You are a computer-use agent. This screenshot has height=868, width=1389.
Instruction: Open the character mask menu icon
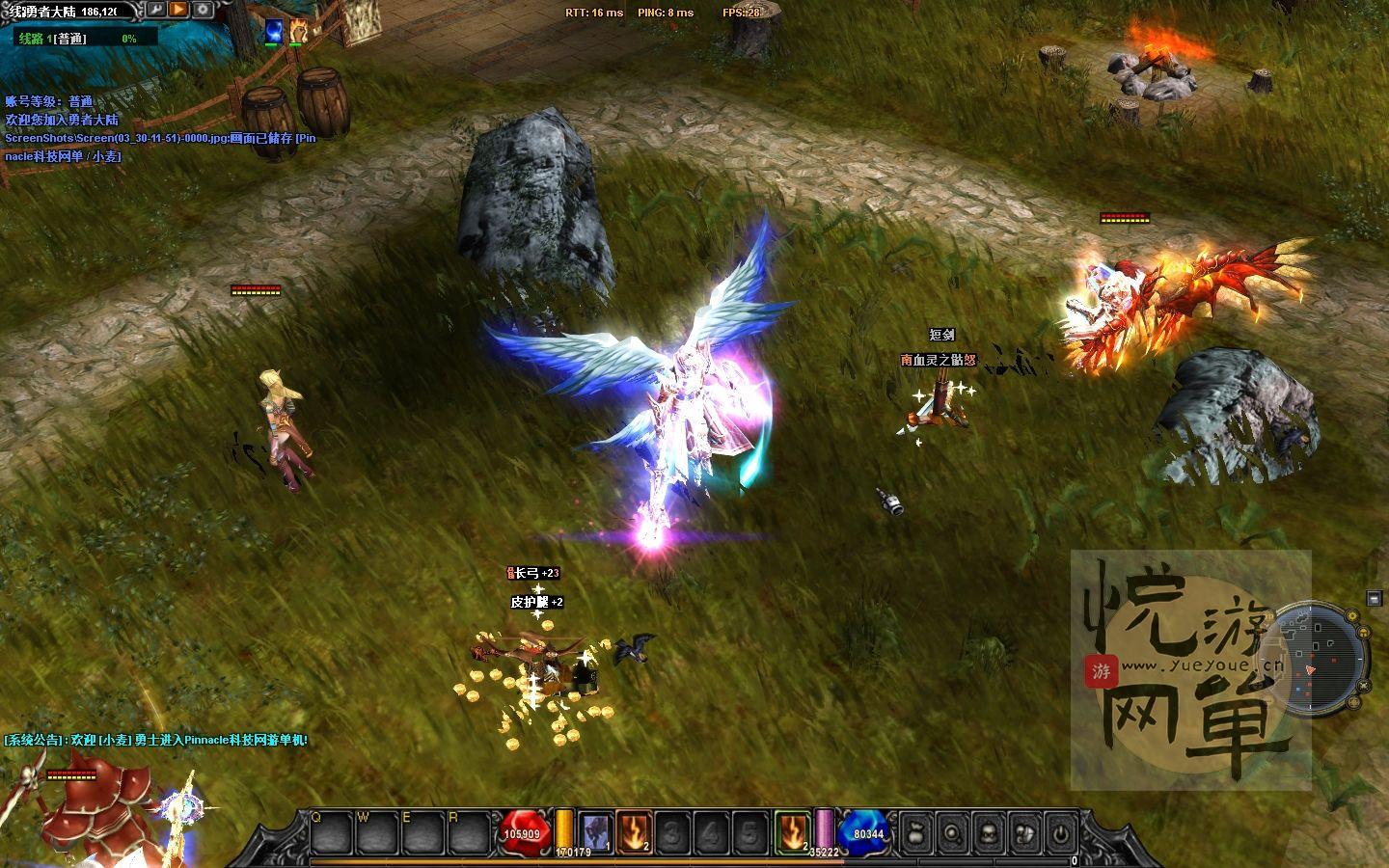point(989,832)
